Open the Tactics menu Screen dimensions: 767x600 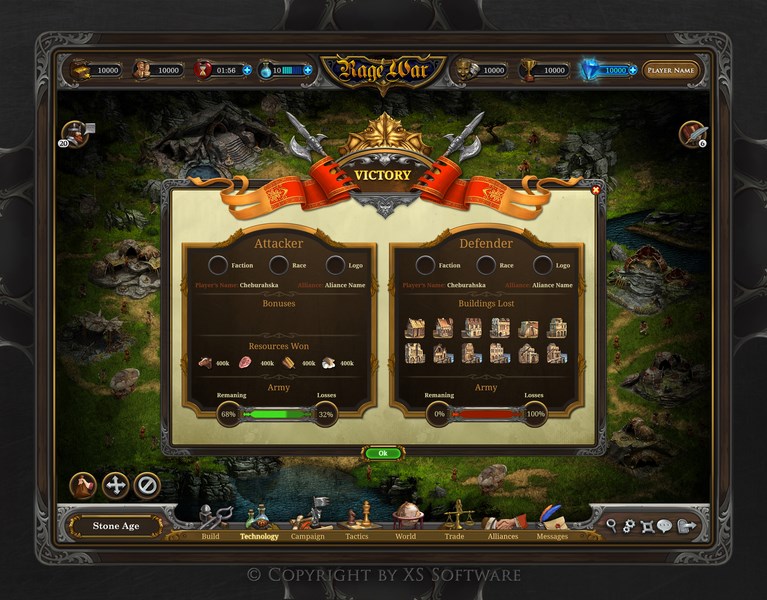pyautogui.click(x=356, y=521)
